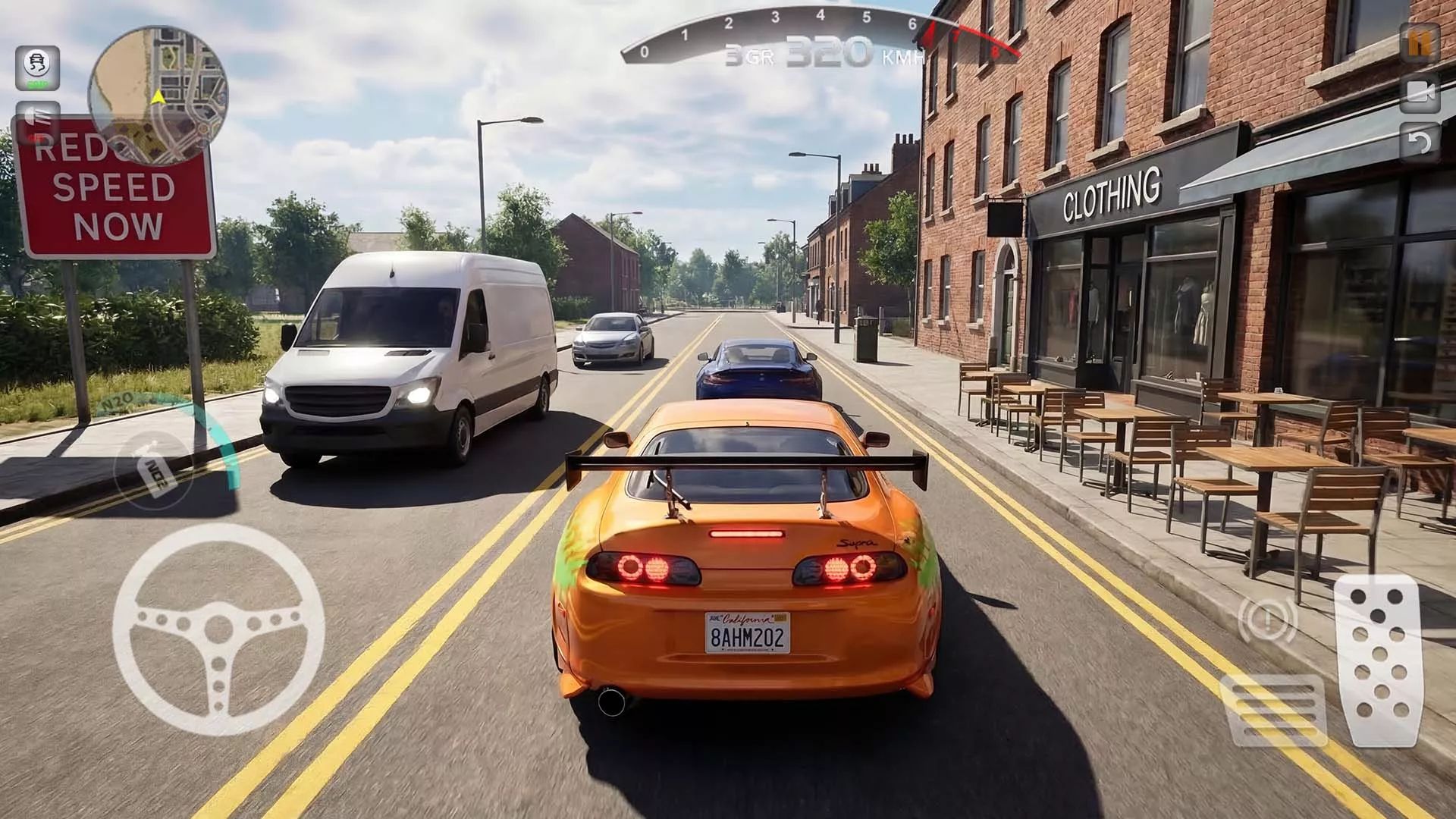Open the circular minimap

(158, 96)
